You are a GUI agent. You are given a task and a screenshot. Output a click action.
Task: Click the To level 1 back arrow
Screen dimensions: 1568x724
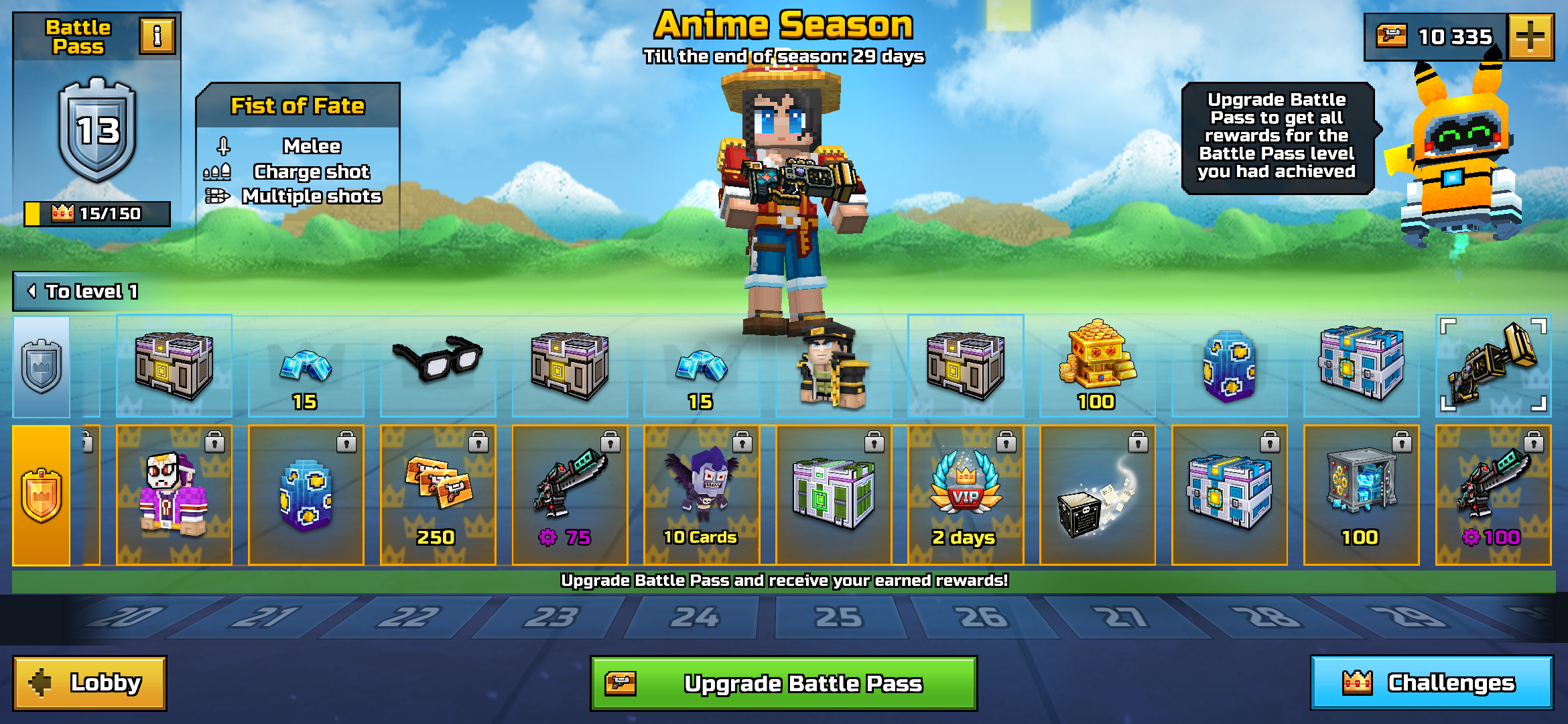(31, 291)
